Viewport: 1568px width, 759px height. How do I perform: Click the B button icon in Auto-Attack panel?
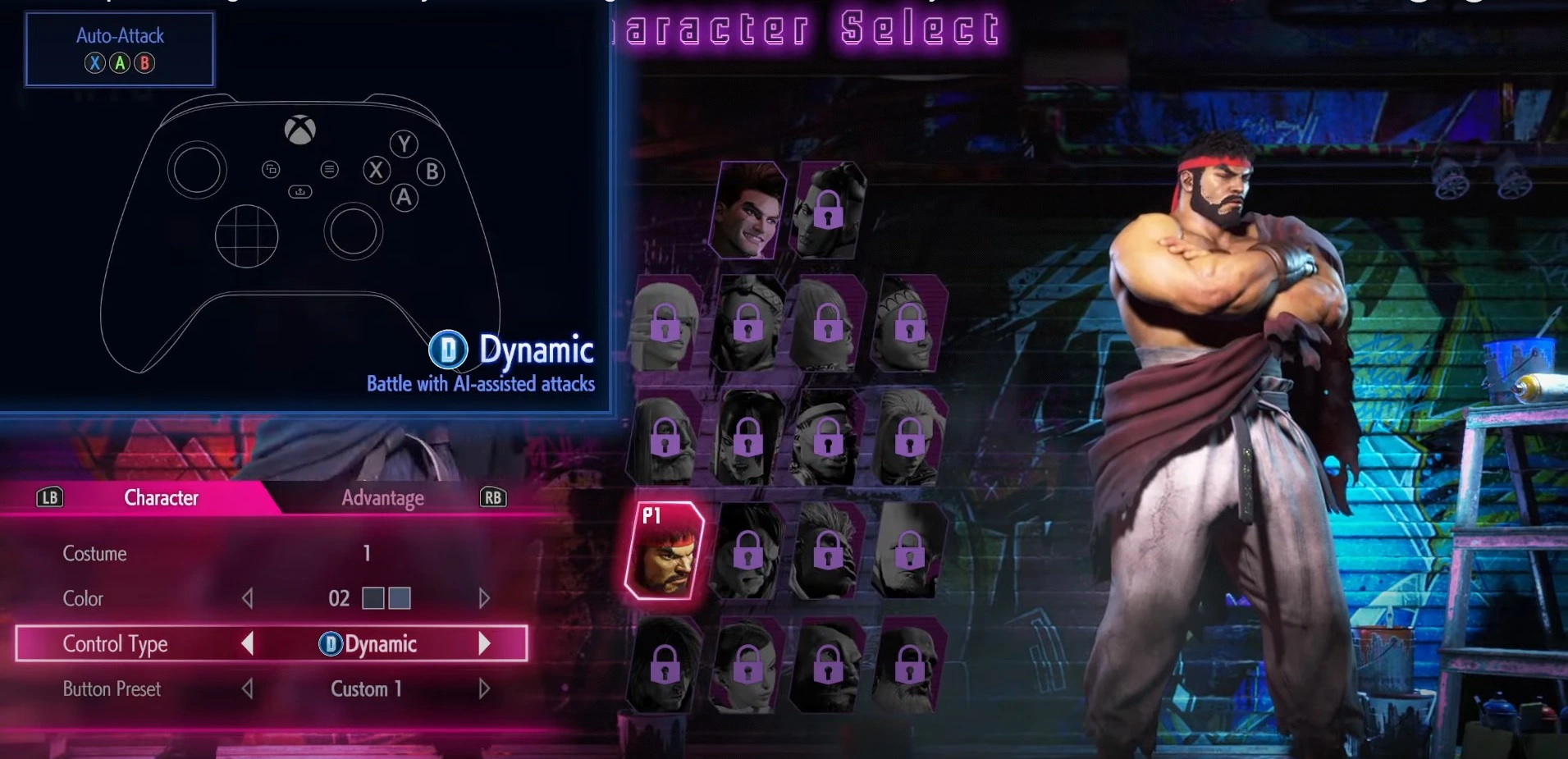[x=145, y=63]
